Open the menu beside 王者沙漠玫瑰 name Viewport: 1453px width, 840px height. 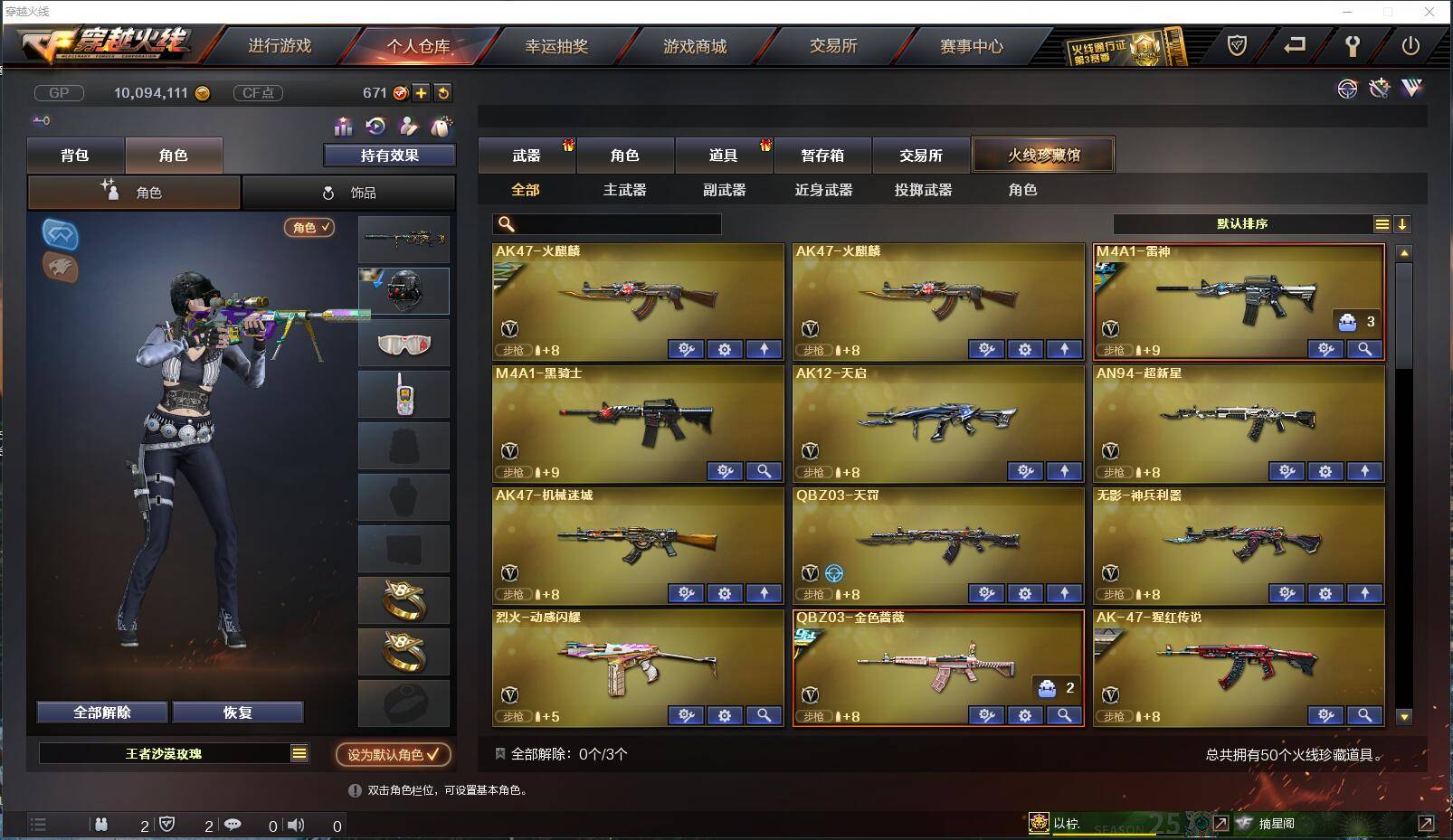(x=299, y=752)
